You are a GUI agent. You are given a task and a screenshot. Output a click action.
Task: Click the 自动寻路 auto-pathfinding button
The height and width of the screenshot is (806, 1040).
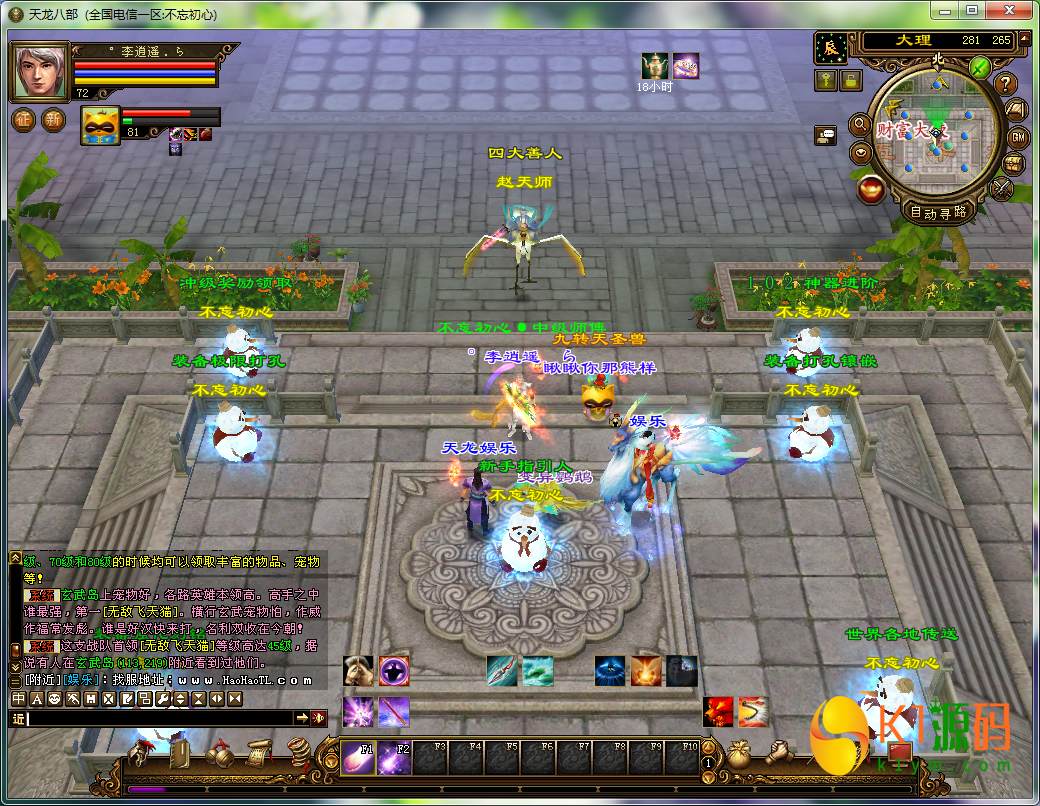pyautogui.click(x=937, y=212)
